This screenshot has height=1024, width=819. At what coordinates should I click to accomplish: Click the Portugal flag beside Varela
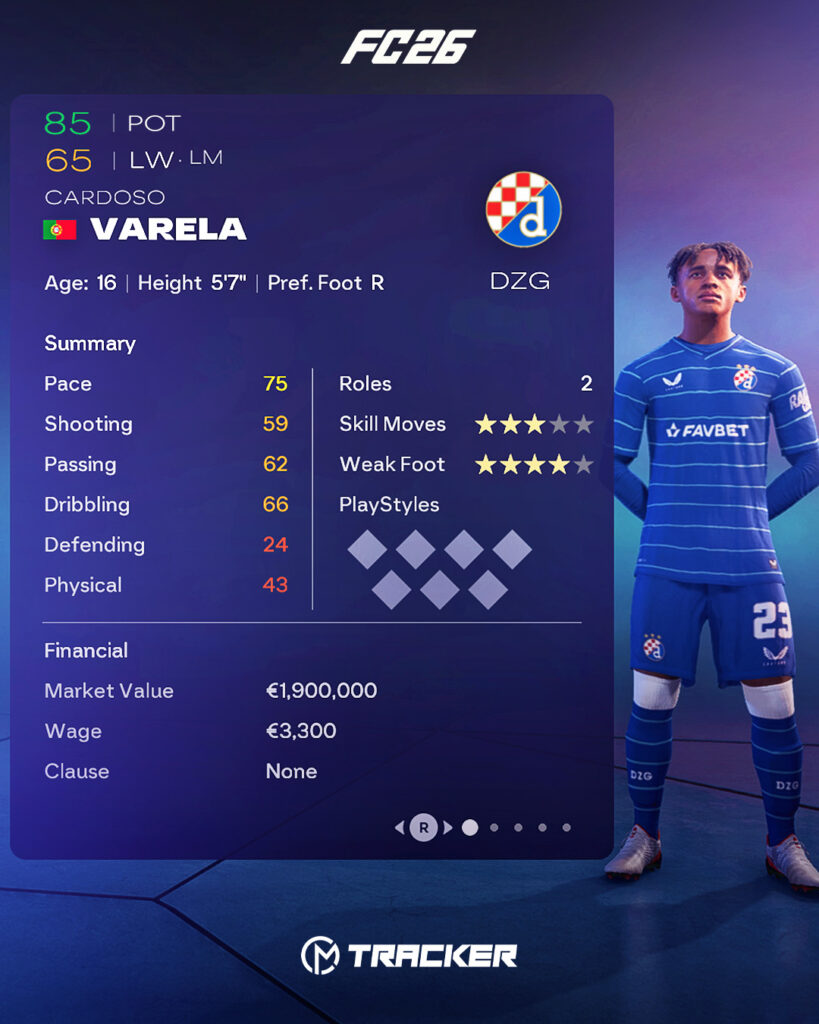click(59, 230)
